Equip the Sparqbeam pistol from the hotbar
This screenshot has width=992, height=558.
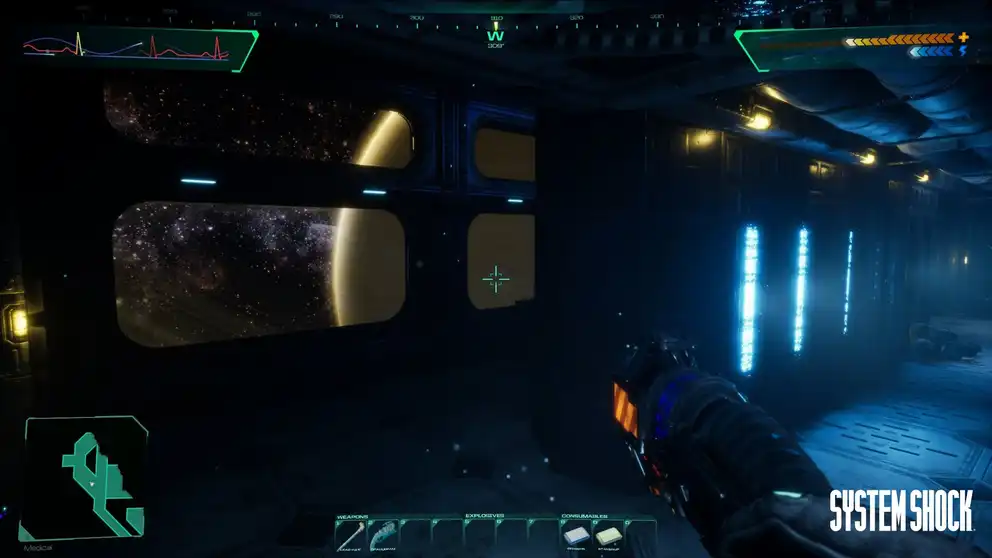coord(384,537)
